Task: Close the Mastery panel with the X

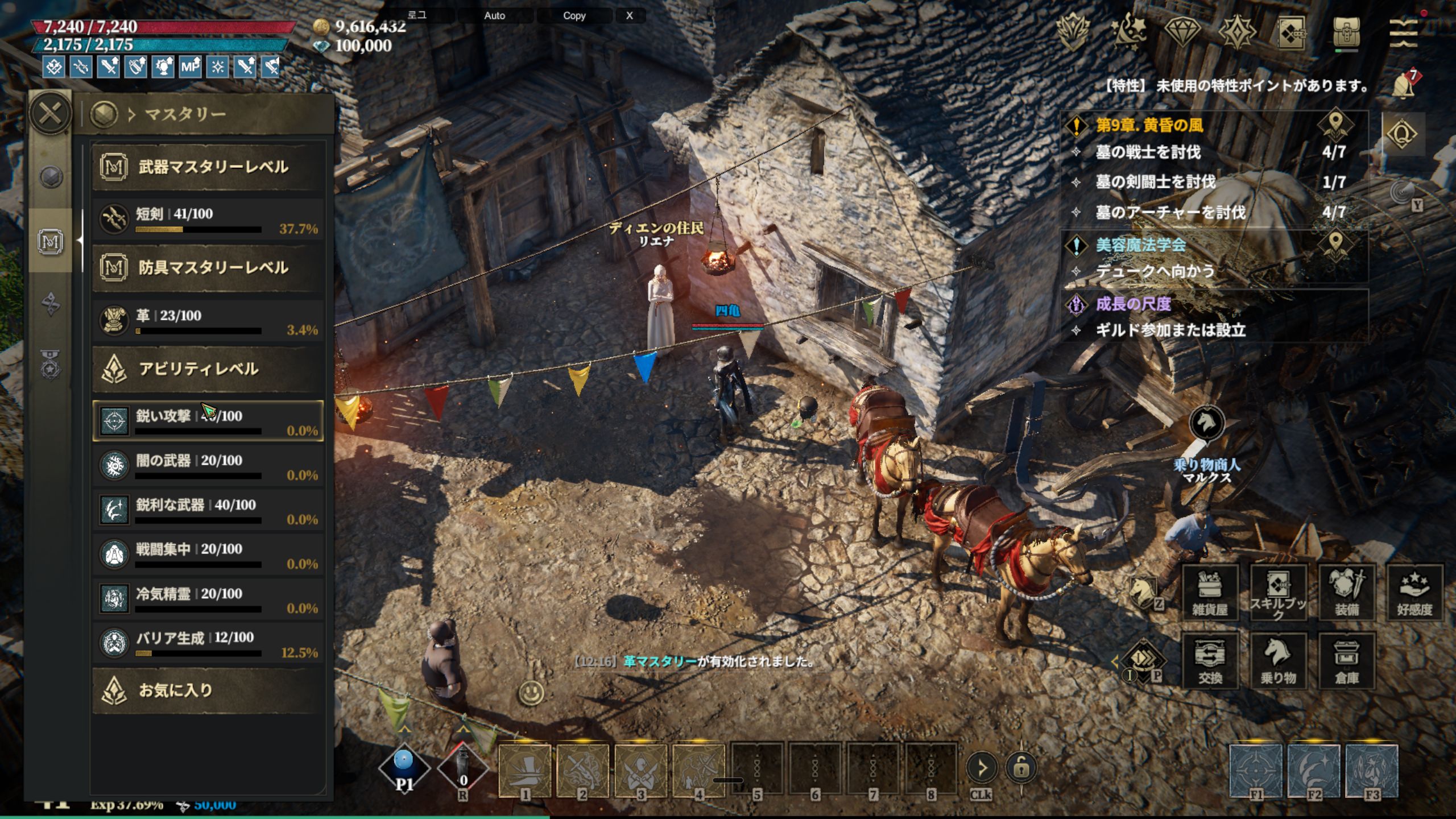Action: click(x=50, y=114)
